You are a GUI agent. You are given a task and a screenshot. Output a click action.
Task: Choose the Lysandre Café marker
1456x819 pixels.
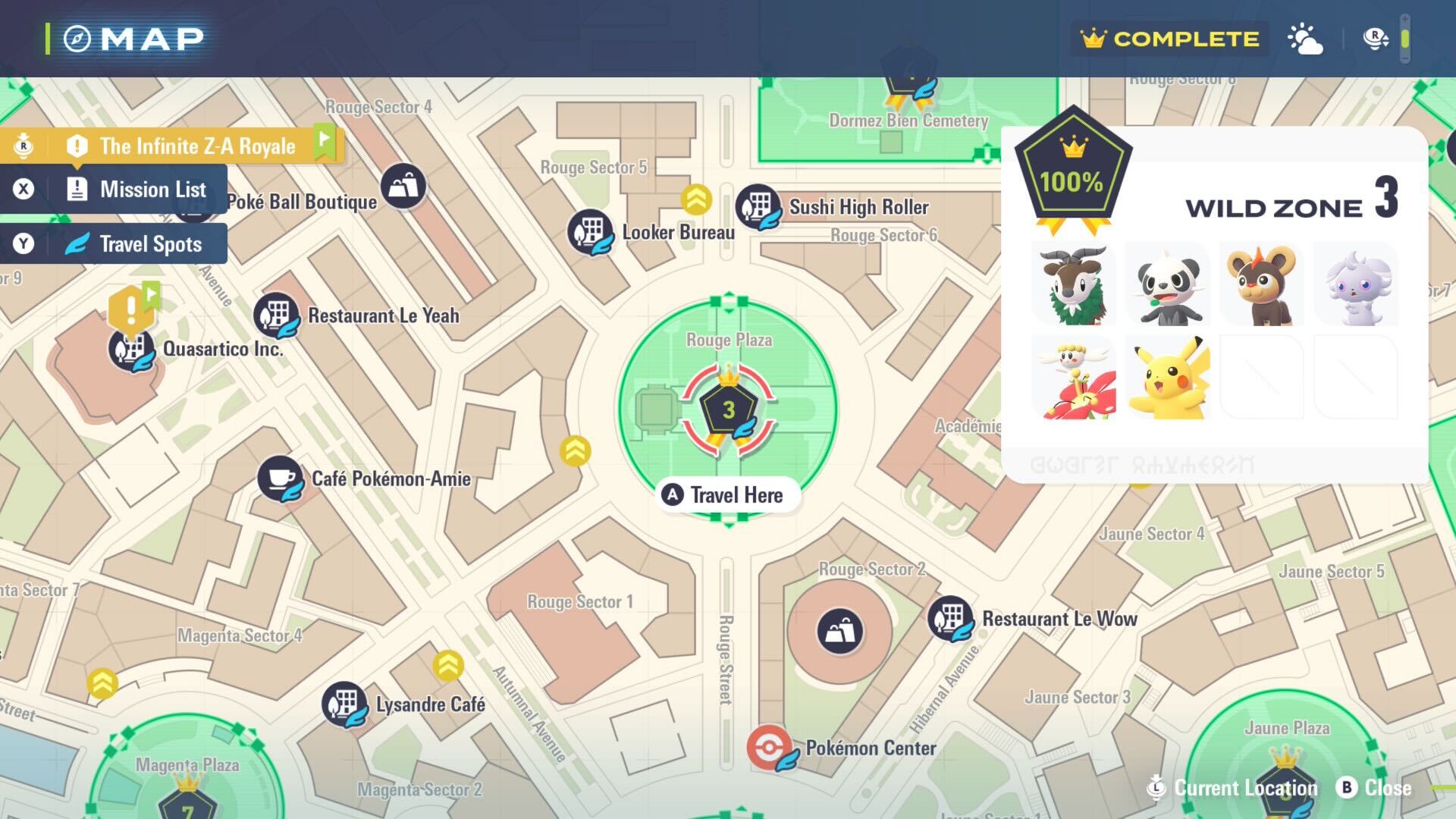(344, 704)
